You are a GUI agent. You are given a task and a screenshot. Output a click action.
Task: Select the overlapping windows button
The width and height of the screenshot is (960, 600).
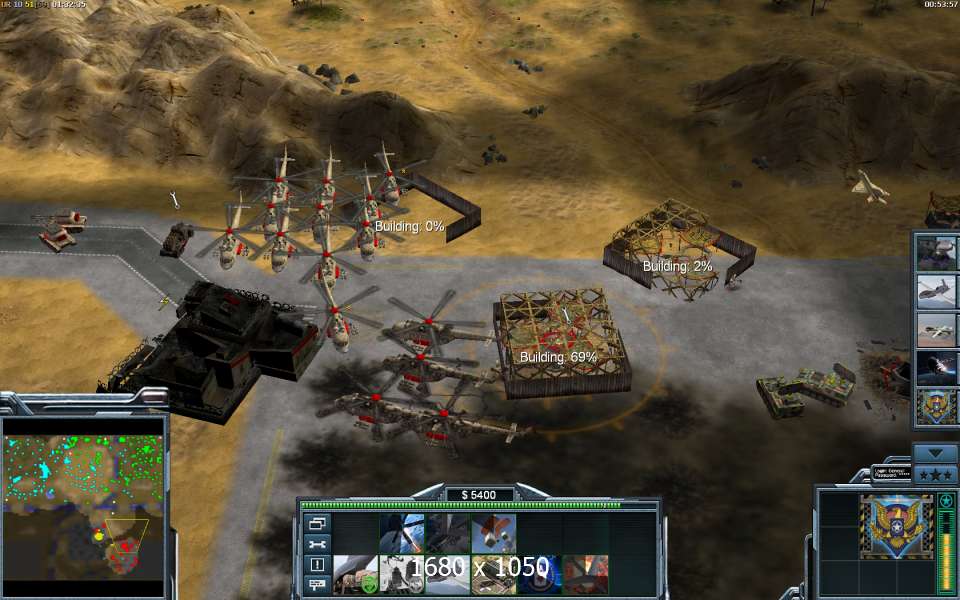[x=317, y=523]
